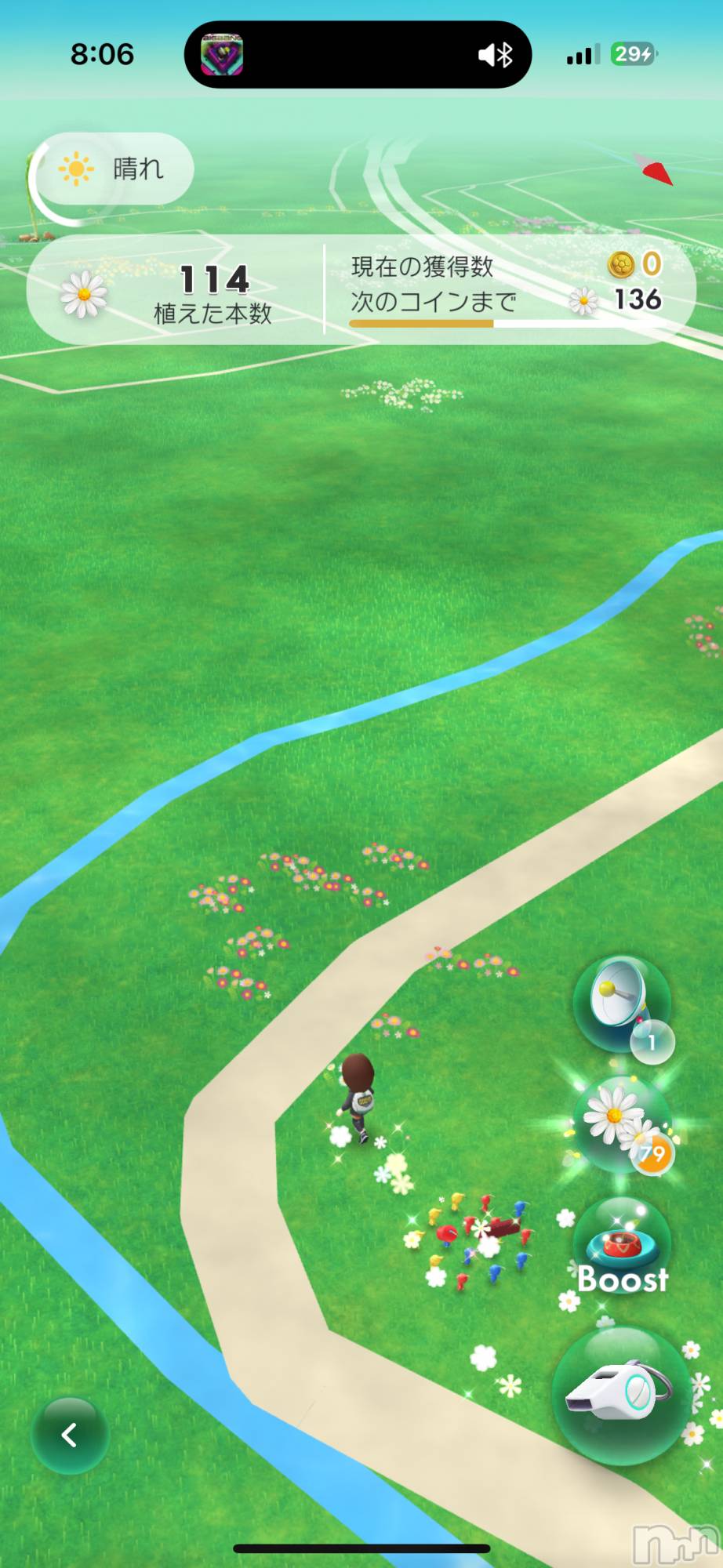The width and height of the screenshot is (723, 1568).
Task: Tap the Dynamic Island music app thumbnail
Action: tap(222, 55)
